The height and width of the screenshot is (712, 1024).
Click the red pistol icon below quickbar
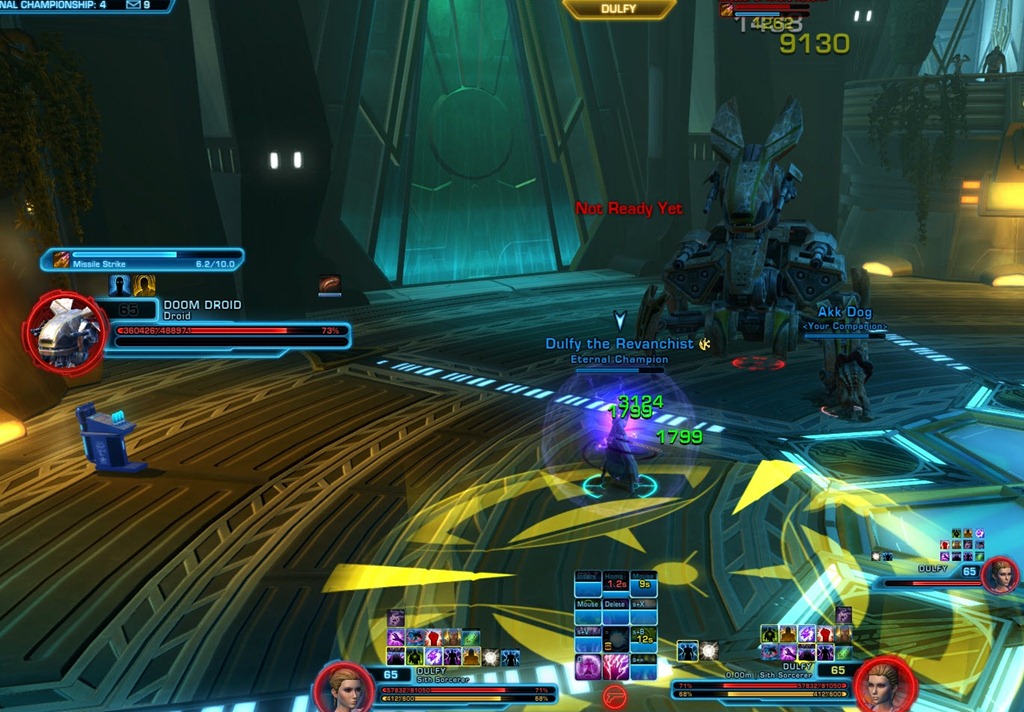click(615, 697)
